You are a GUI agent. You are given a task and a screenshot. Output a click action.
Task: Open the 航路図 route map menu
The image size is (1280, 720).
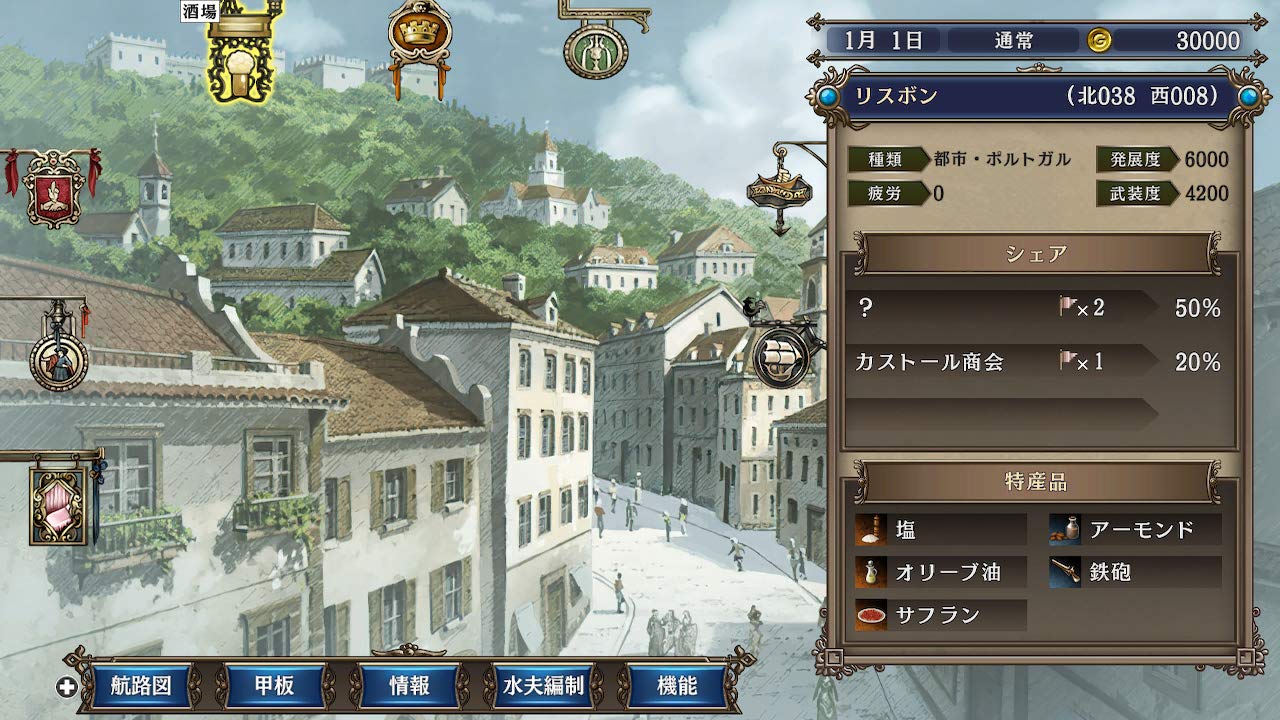(142, 687)
